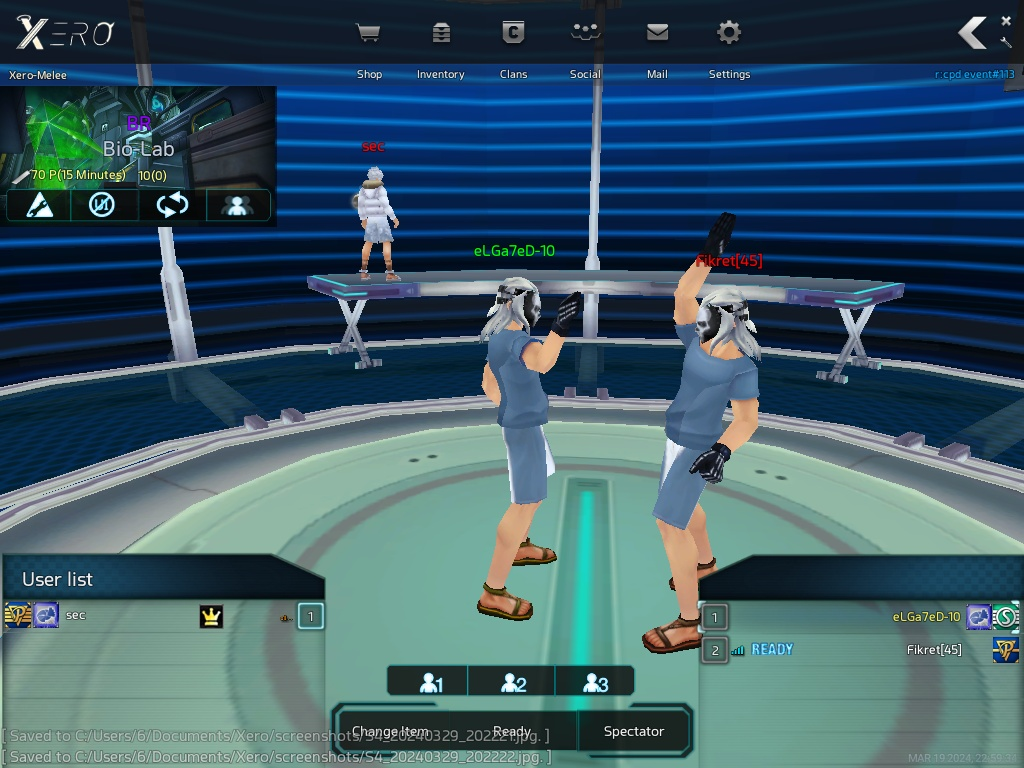1024x768 pixels.
Task: Select the Bio-Lab map thumbnail
Action: point(138,136)
